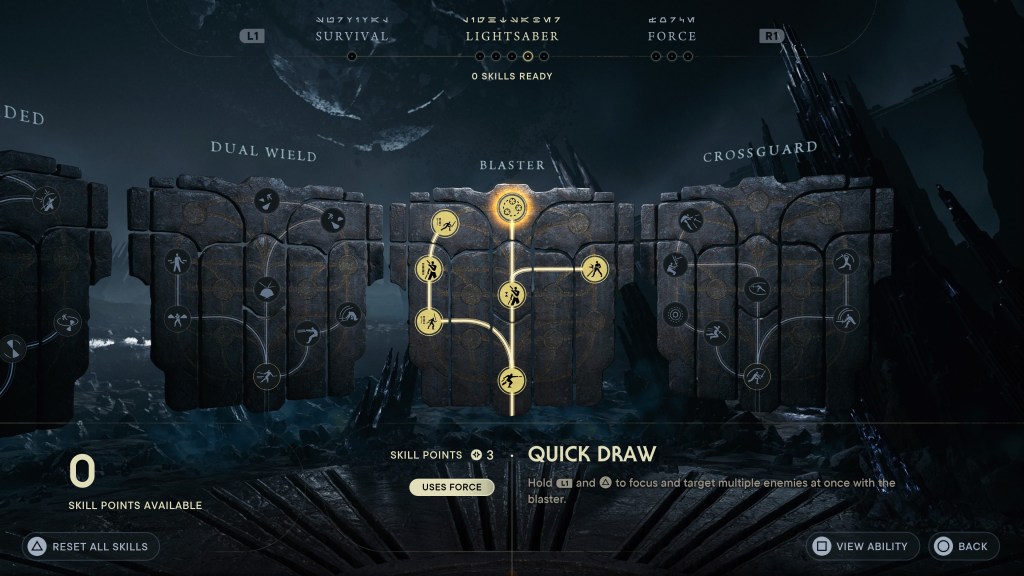Screen dimensions: 1024x576
Task: Reset all skills
Action: pos(90,546)
